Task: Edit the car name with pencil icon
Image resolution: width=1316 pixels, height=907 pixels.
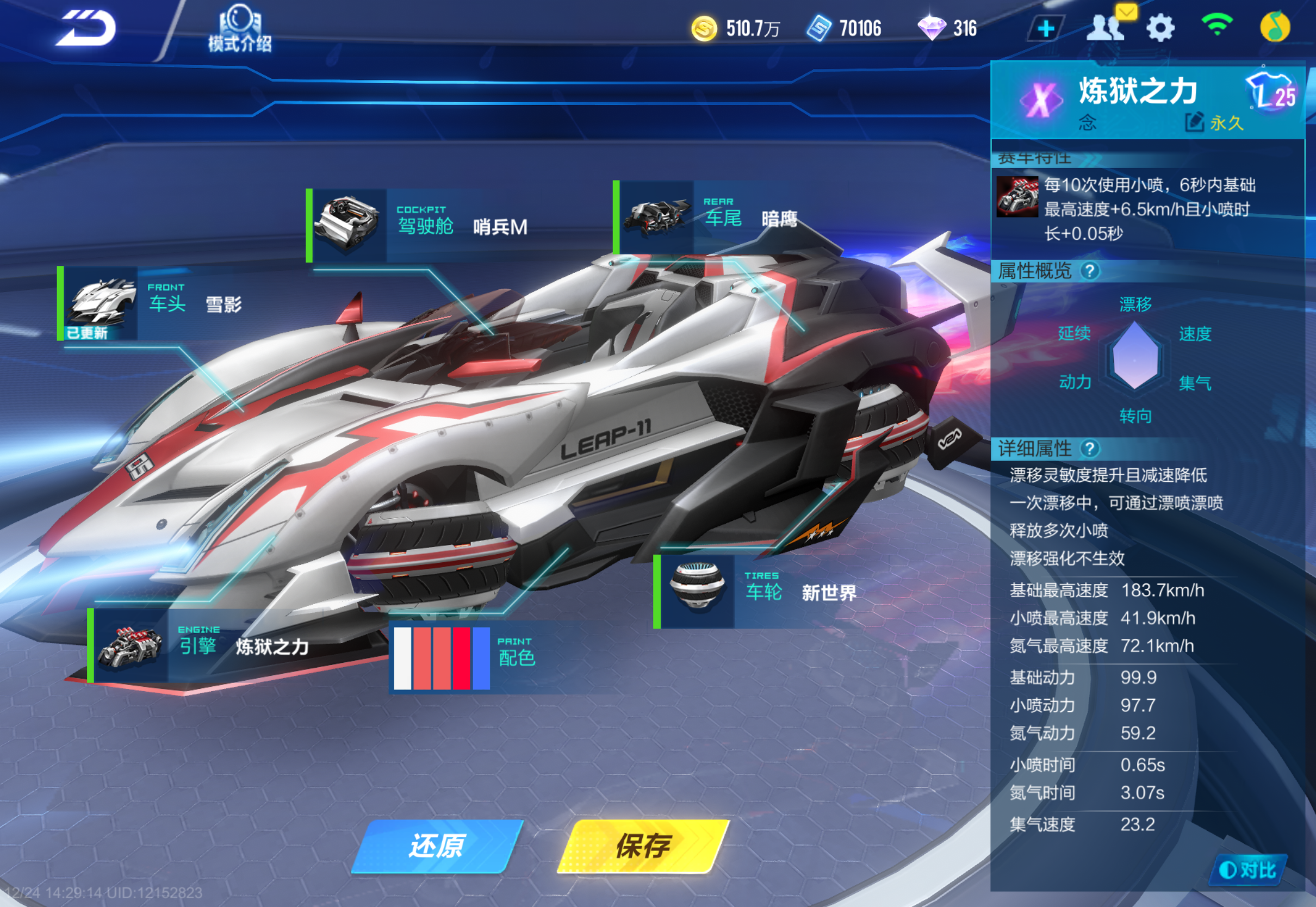Action: (1194, 122)
